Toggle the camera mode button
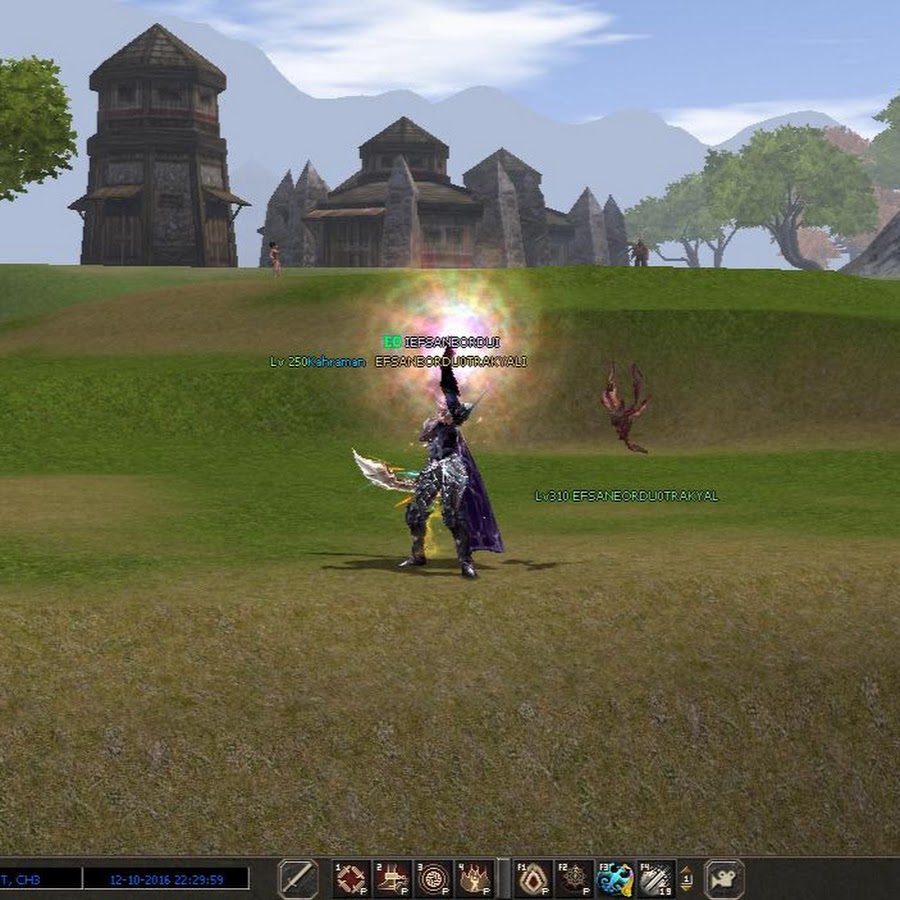Image resolution: width=900 pixels, height=900 pixels. 724,879
